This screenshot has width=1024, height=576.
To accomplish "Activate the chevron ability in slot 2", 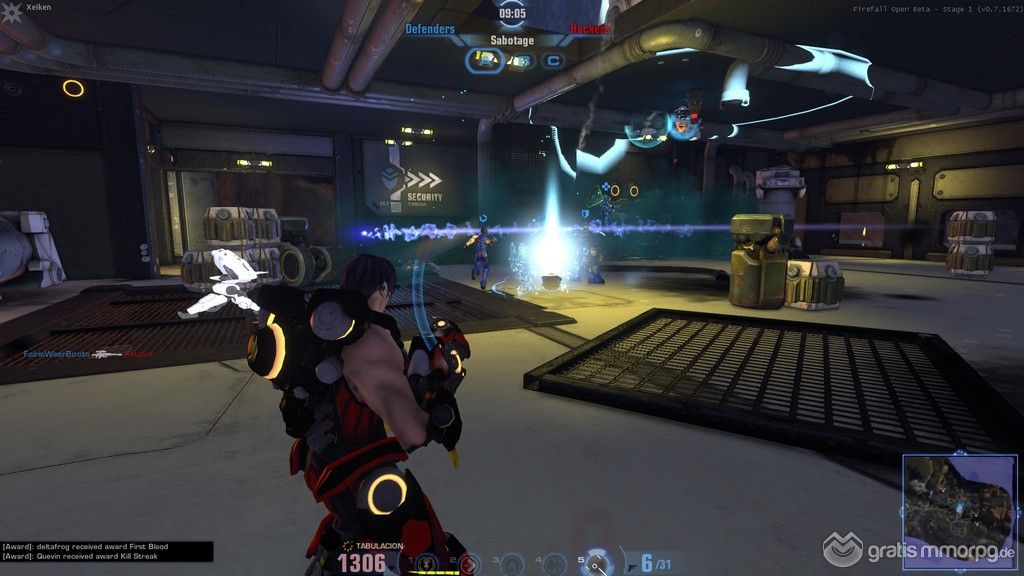I will tap(469, 564).
